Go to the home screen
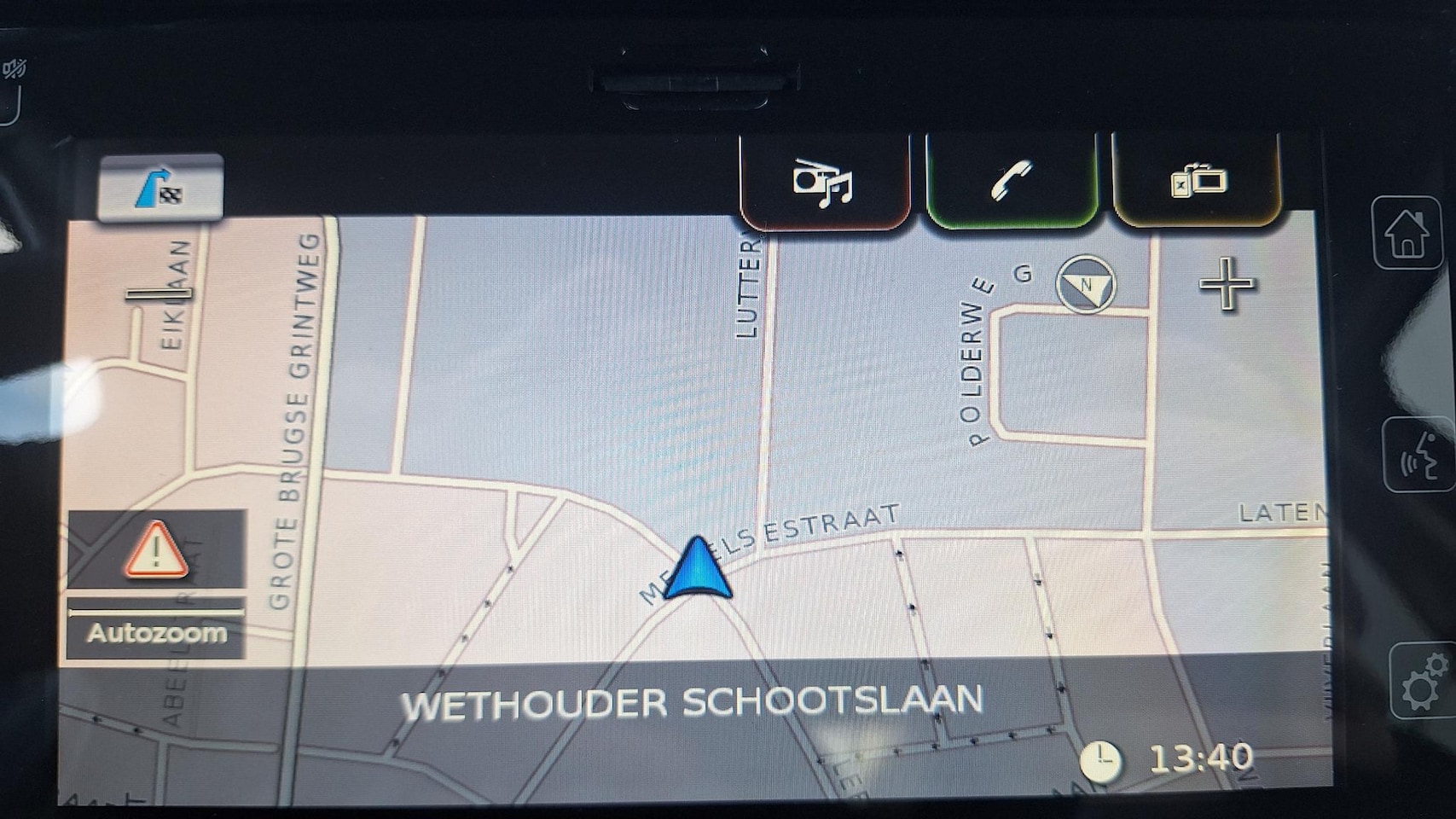Image resolution: width=1456 pixels, height=819 pixels. pos(1407,233)
